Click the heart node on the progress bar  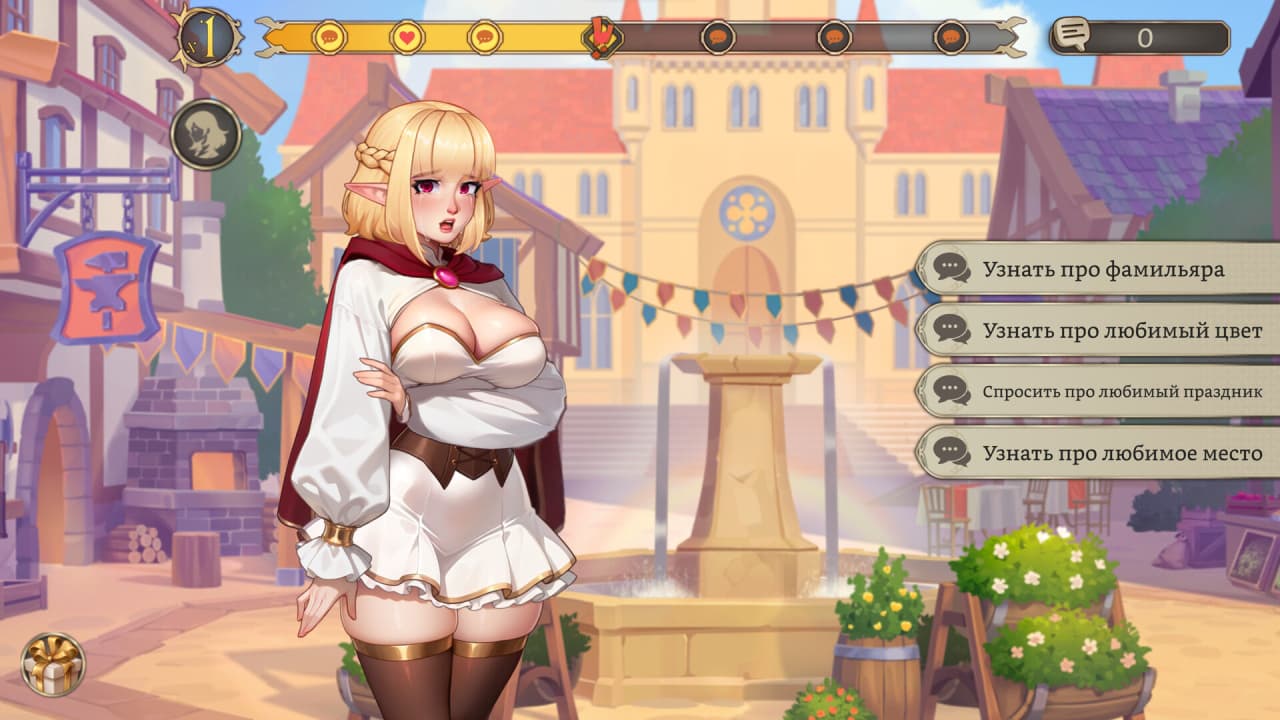407,38
